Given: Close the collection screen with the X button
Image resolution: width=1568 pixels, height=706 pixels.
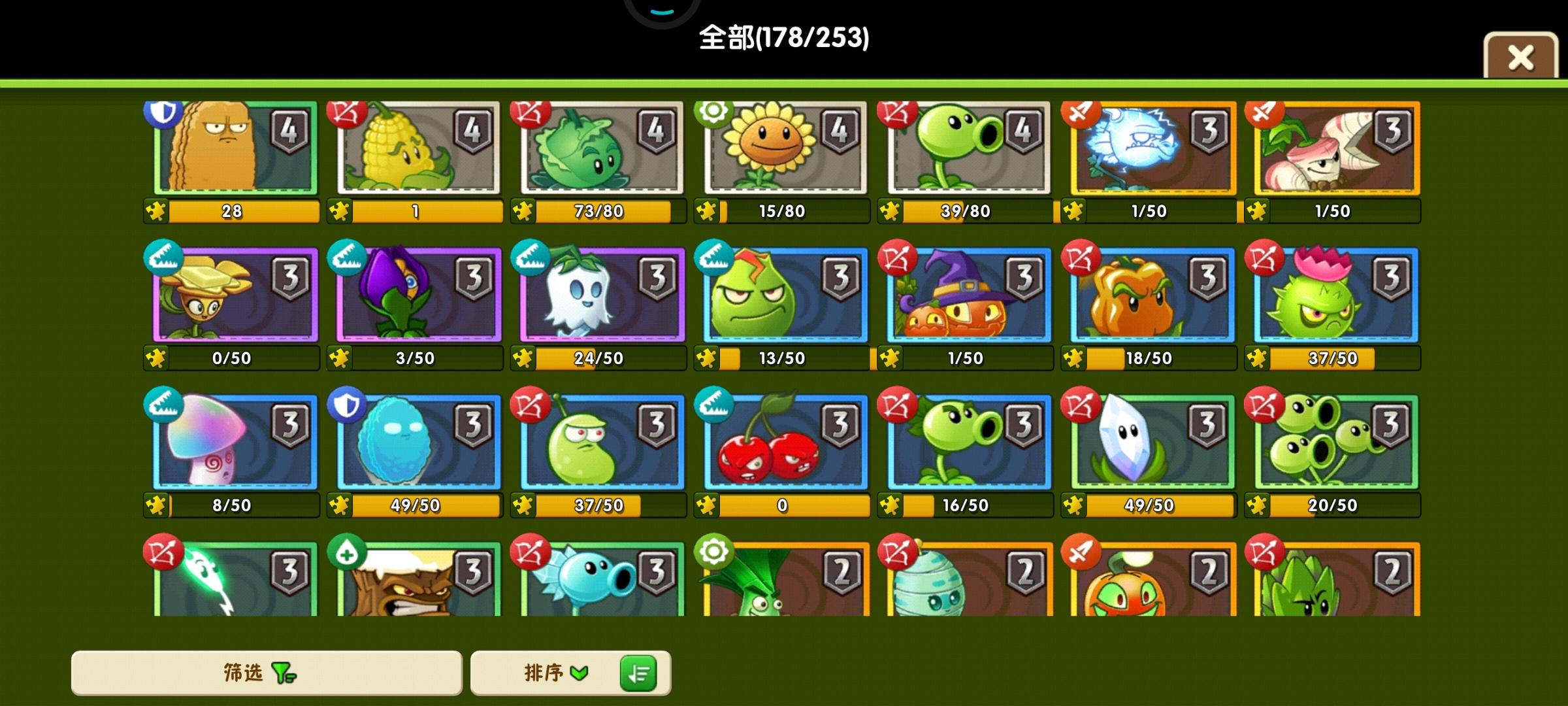Looking at the screenshot, I should (1520, 58).
